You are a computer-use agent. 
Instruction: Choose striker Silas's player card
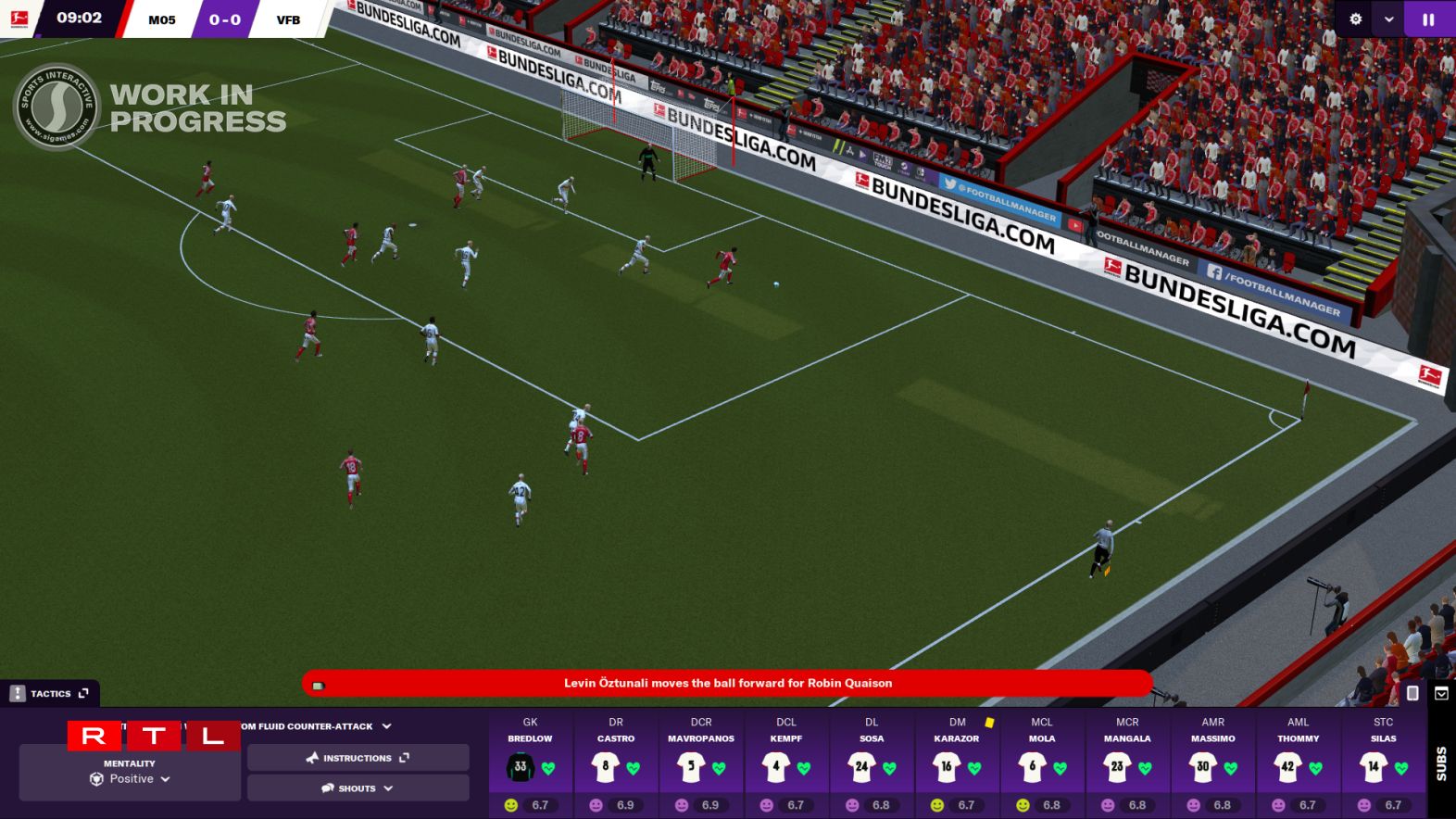click(x=1384, y=762)
